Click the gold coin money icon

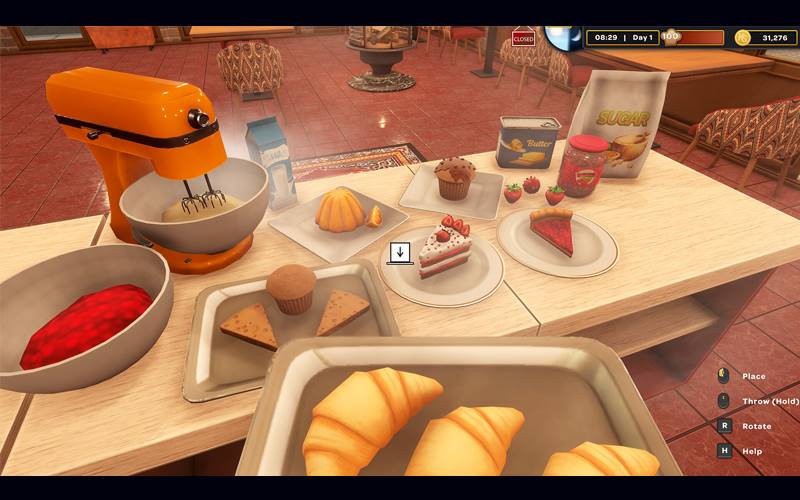click(x=742, y=38)
